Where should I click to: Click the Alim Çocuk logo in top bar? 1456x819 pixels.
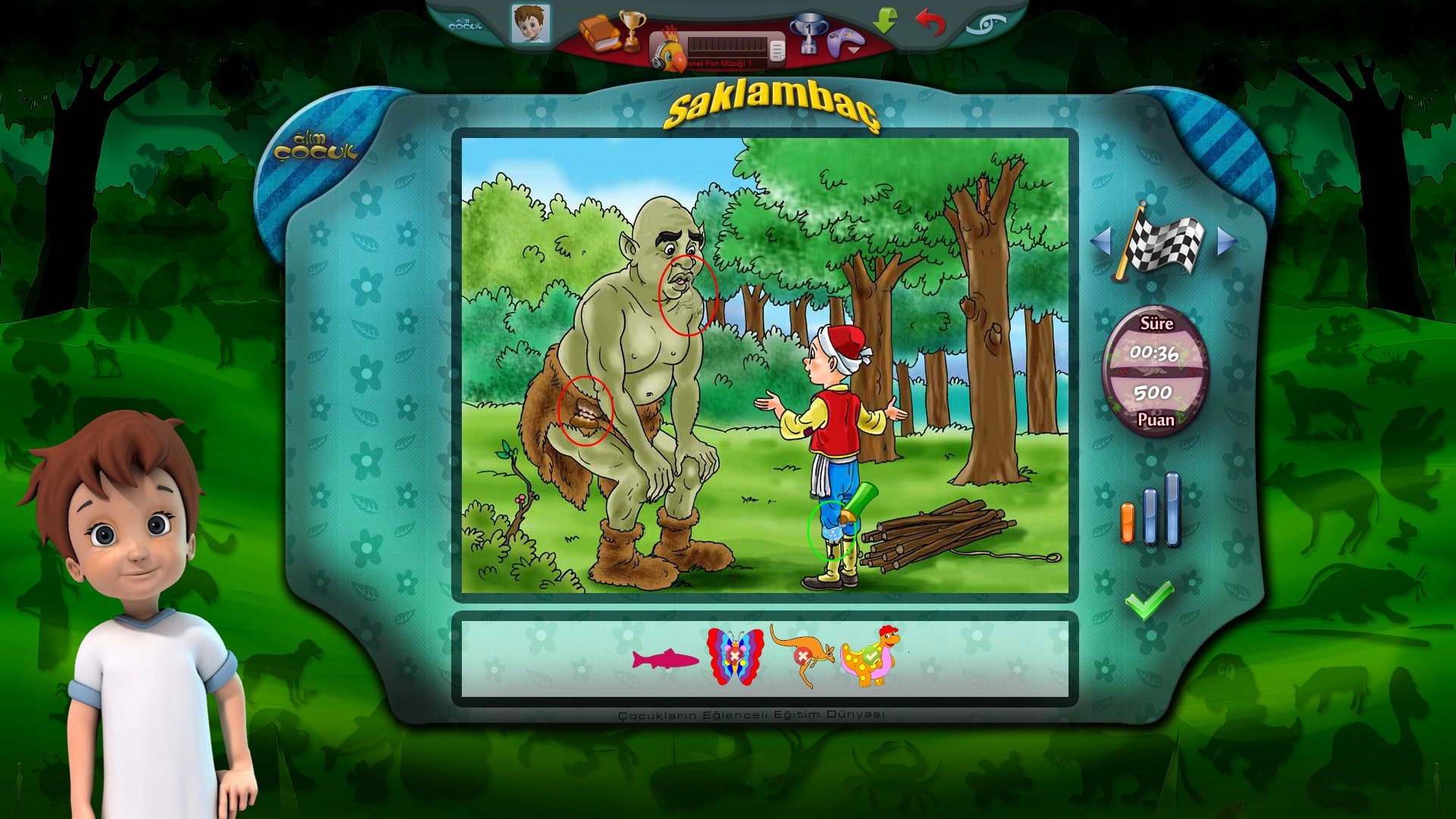click(x=465, y=25)
